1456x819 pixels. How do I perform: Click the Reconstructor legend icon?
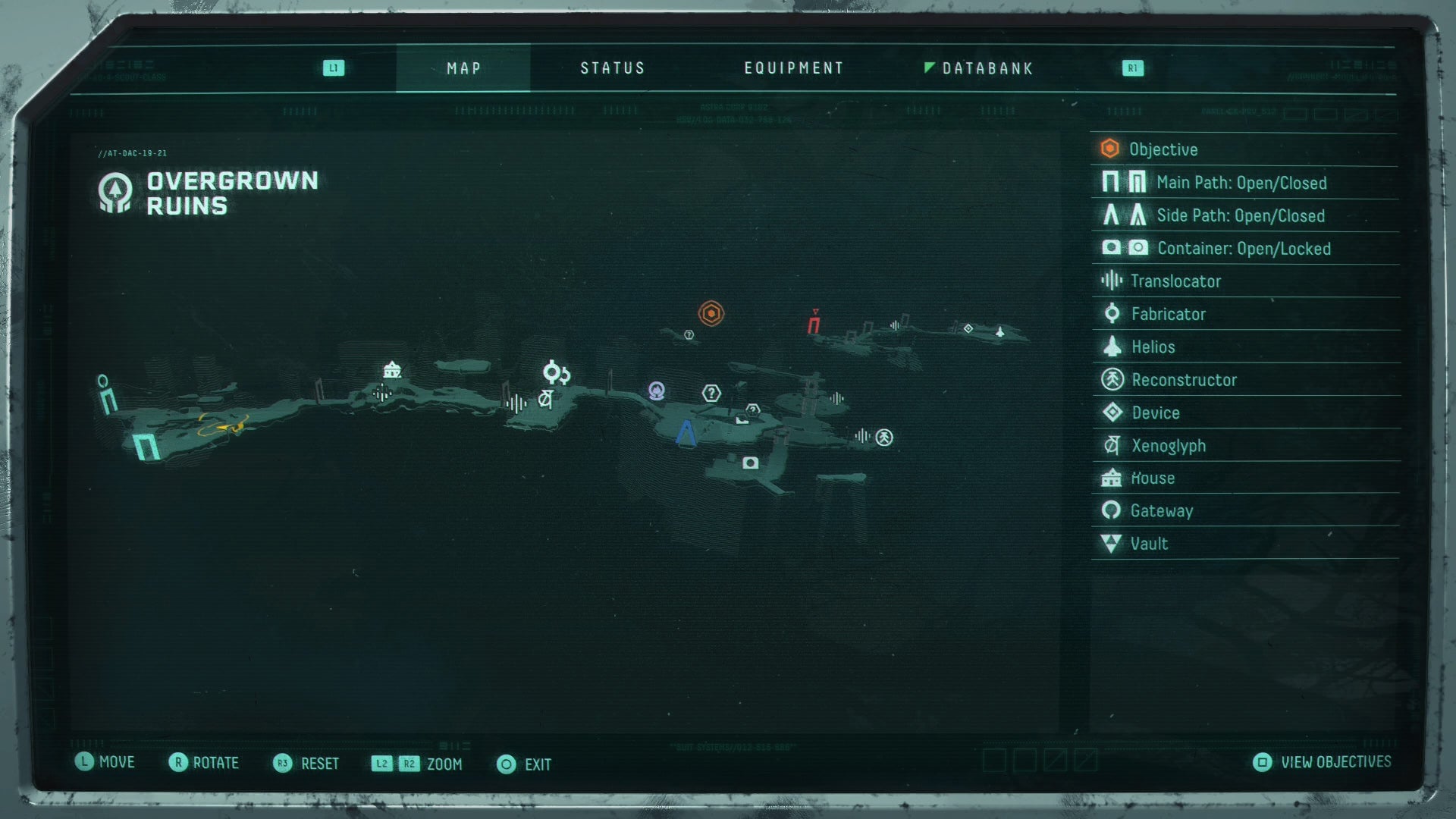tap(1112, 380)
